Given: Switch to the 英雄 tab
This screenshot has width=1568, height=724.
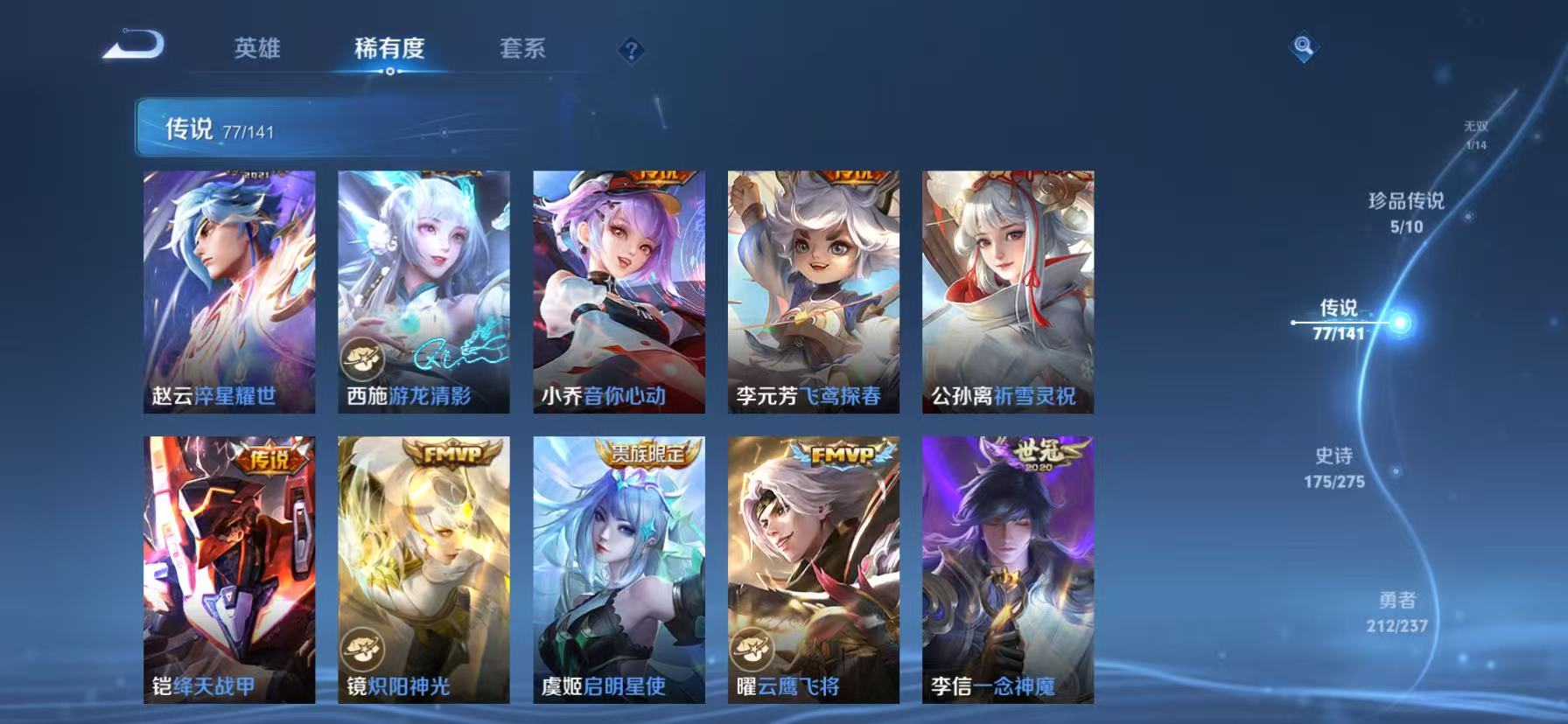Looking at the screenshot, I should 256,50.
